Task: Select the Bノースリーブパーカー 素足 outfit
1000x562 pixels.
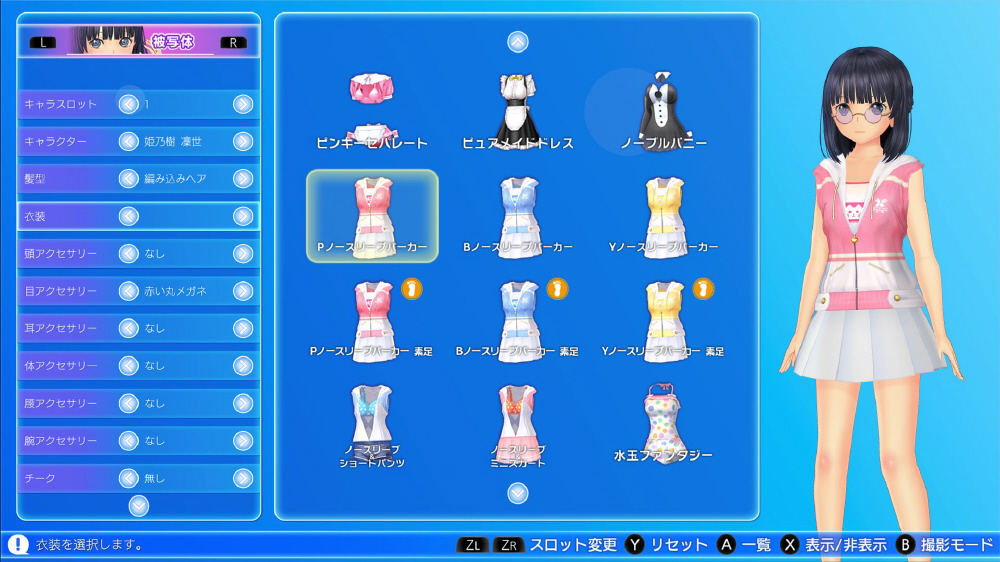Action: pos(517,320)
